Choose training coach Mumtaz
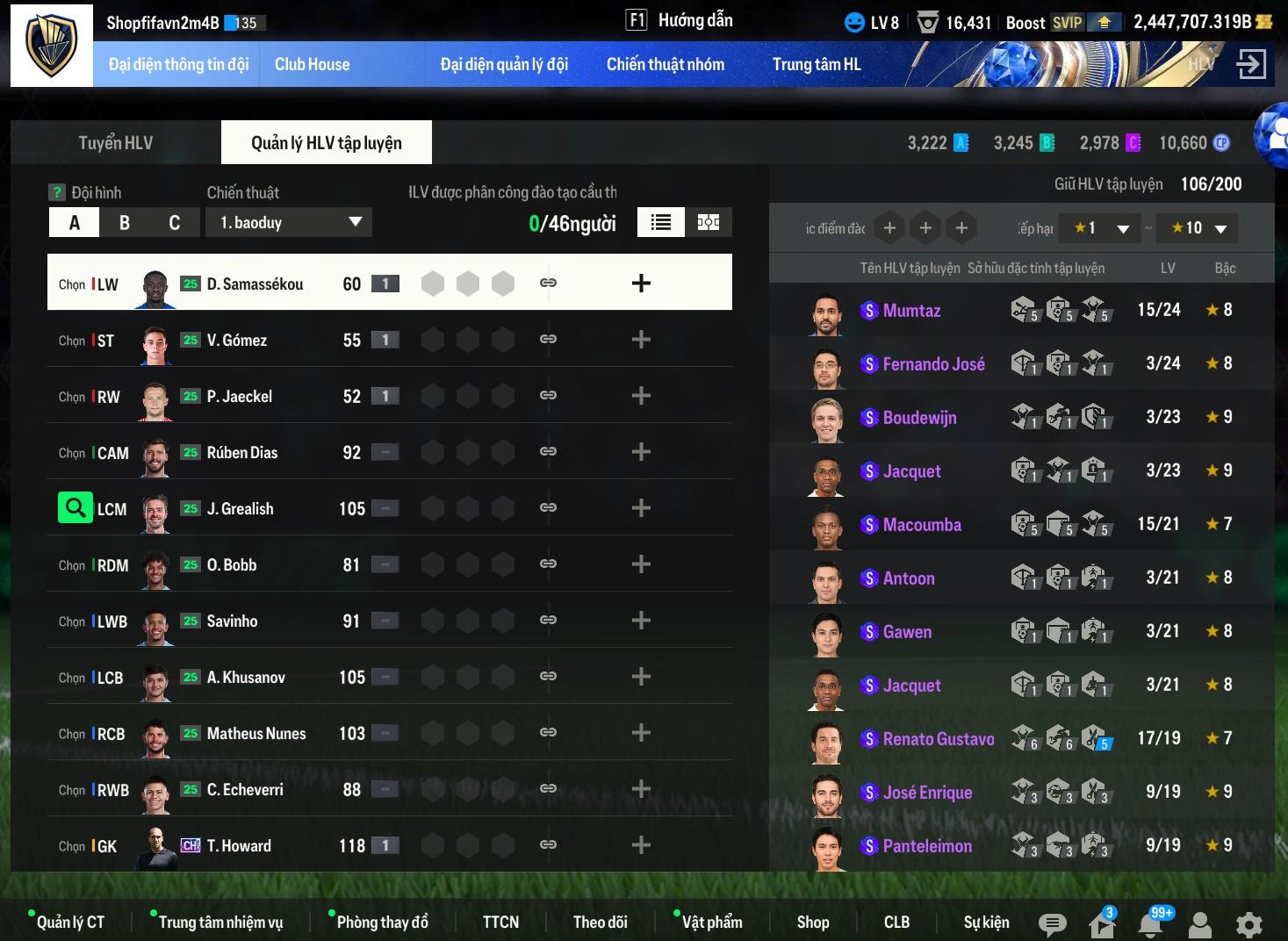Viewport: 1288px width, 941px height. tap(911, 310)
